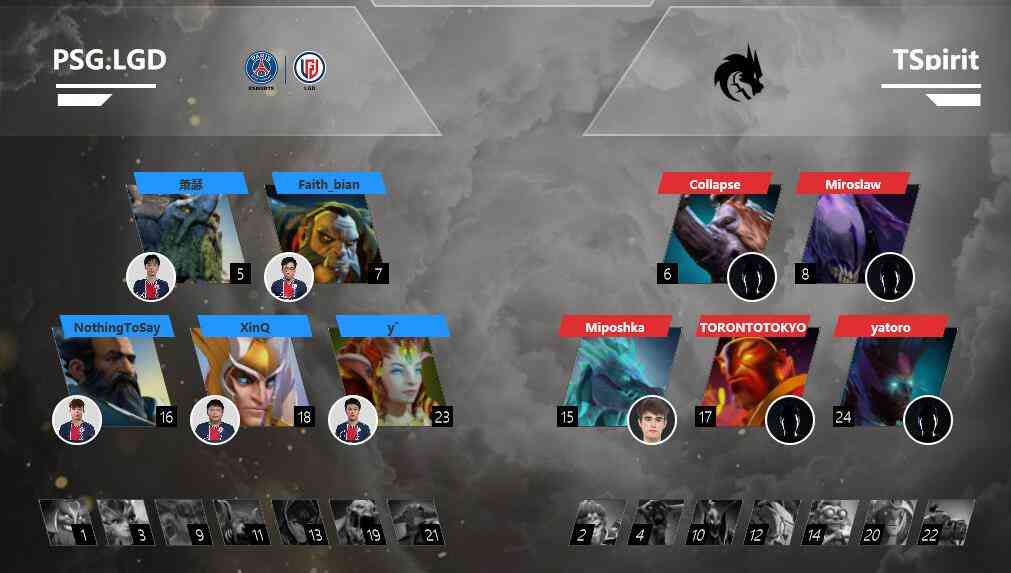This screenshot has width=1011, height=573.
Task: Click Miposhka's player photo
Action: (x=652, y=420)
